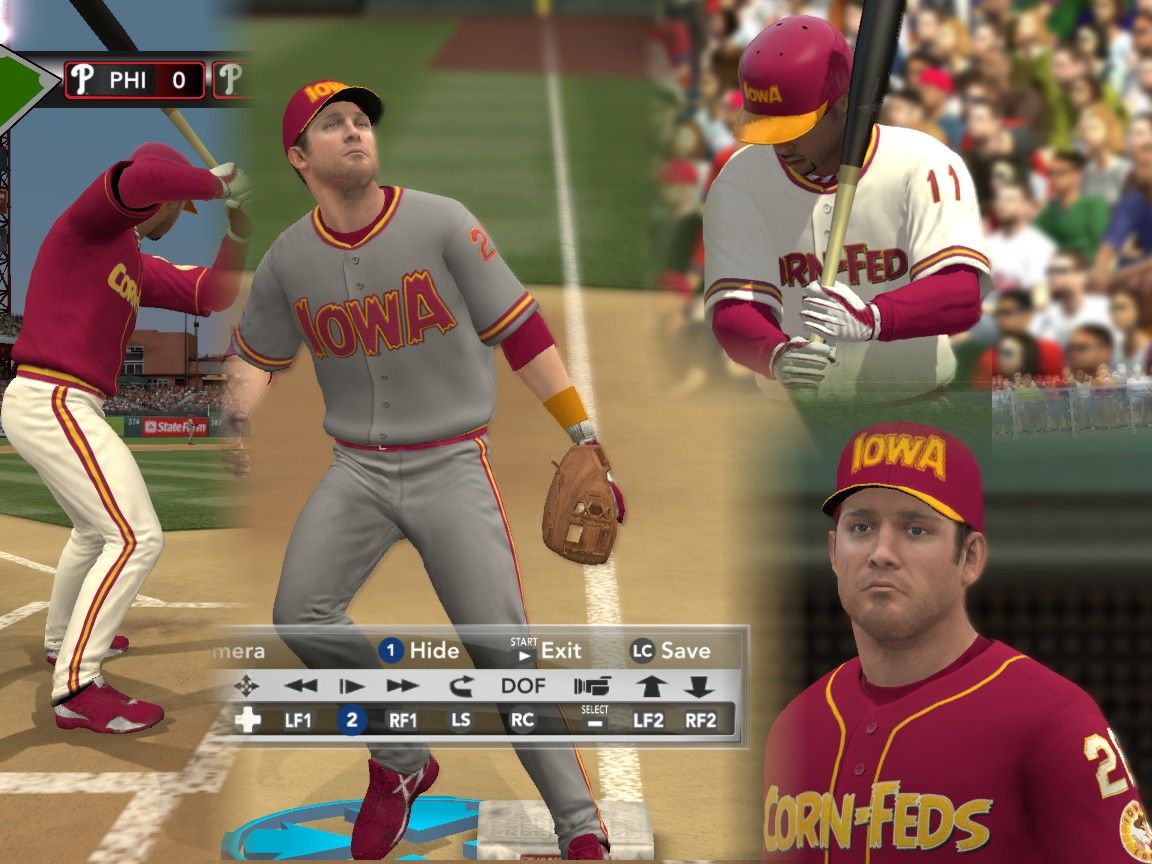Raise the camera with the up arrow

point(649,686)
